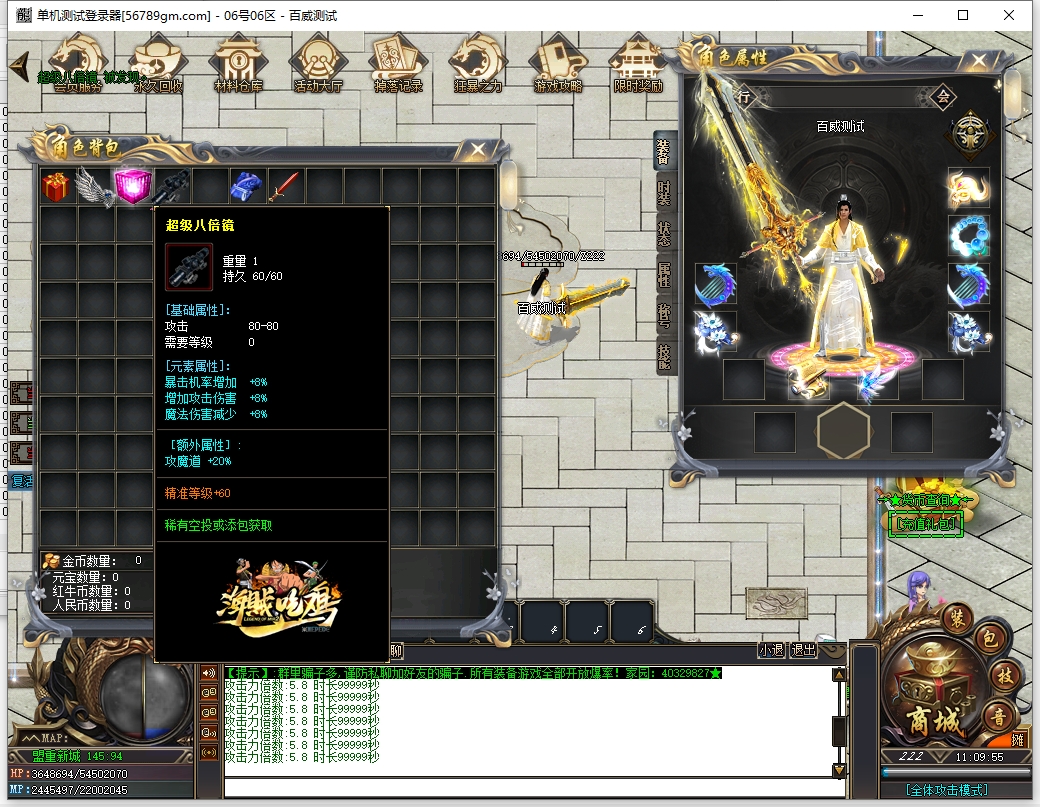This screenshot has height=807, width=1040.
Task: Click the 小退 logout button
Action: [x=771, y=650]
